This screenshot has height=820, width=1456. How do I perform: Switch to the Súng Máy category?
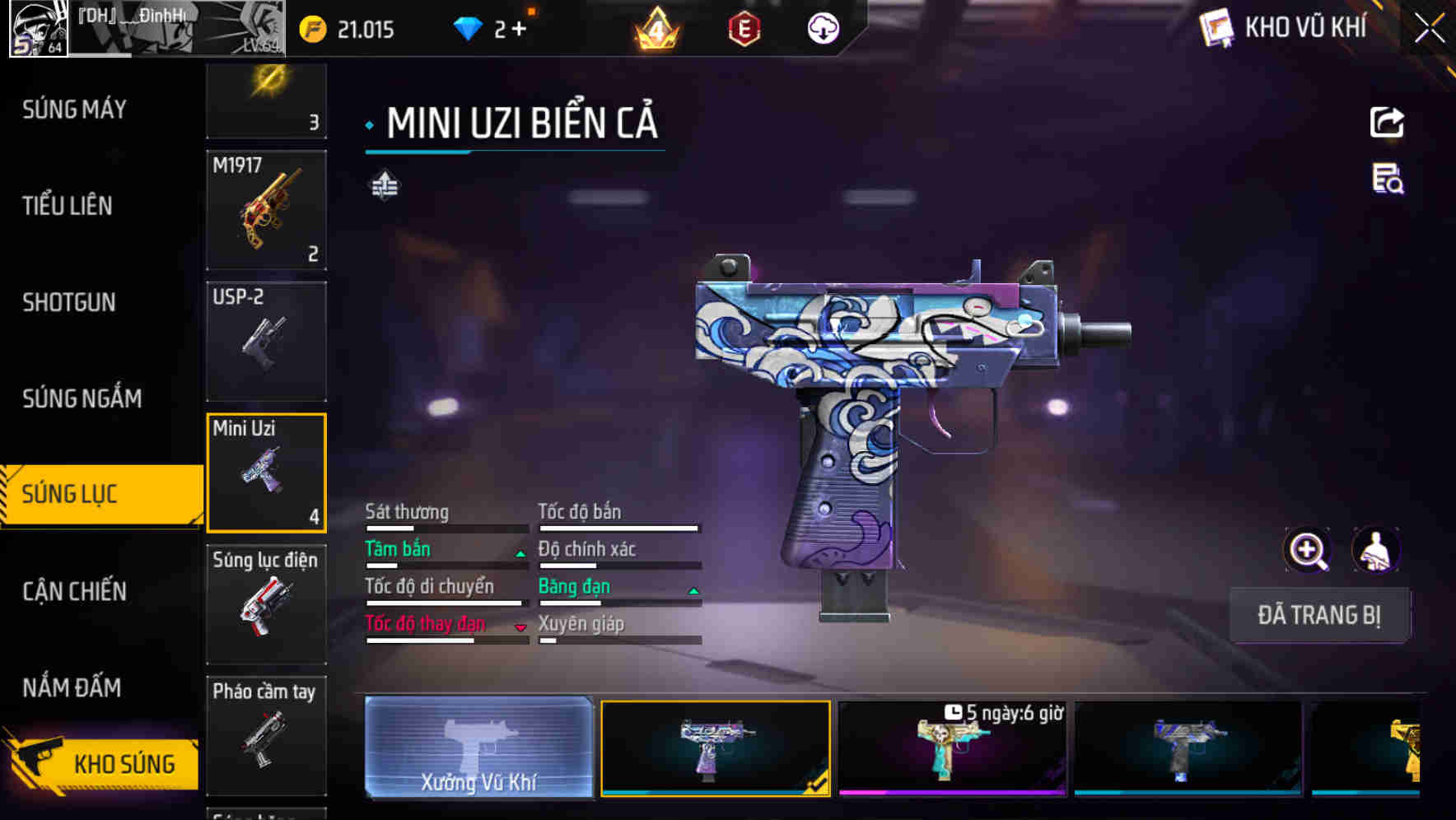tap(74, 109)
